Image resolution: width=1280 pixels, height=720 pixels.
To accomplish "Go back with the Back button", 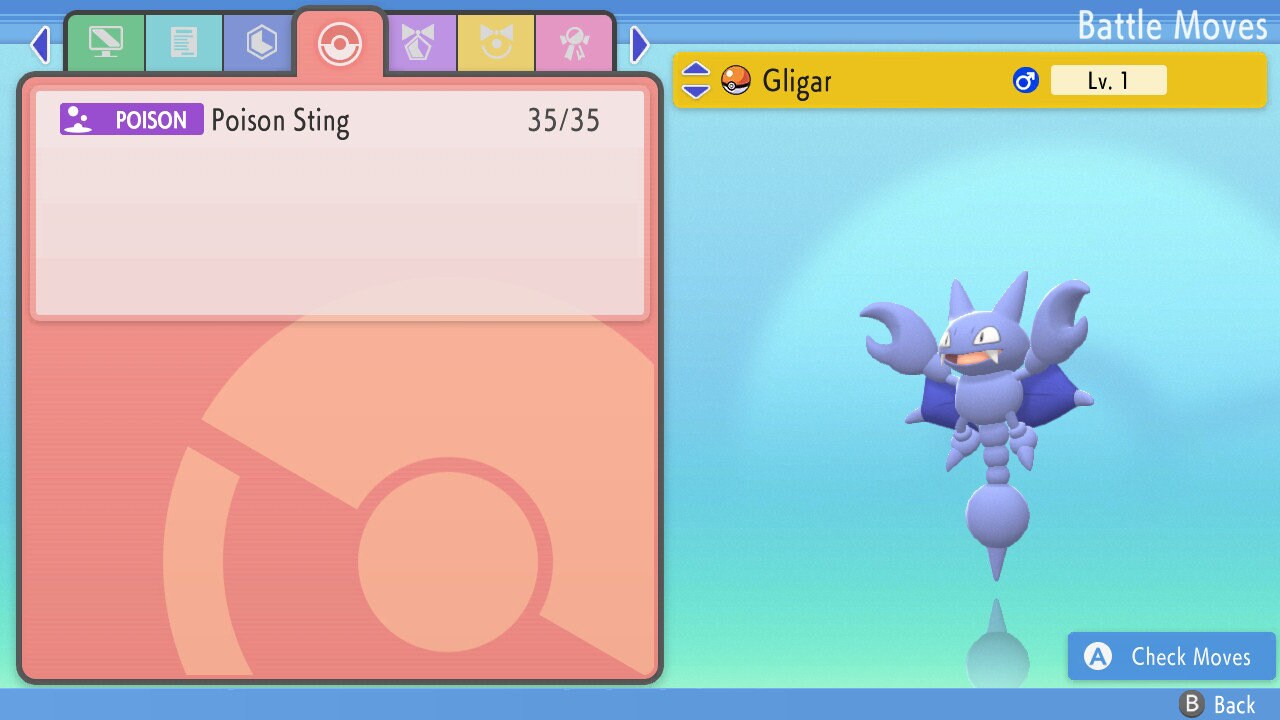I will (x=1217, y=705).
